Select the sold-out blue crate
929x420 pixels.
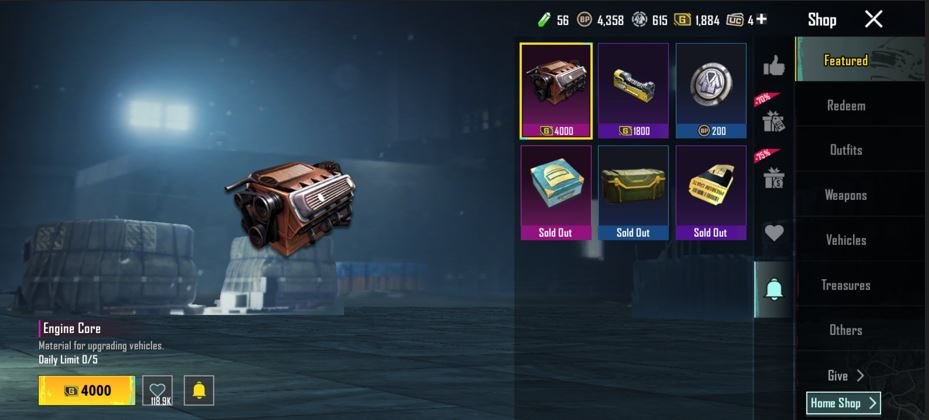556,192
